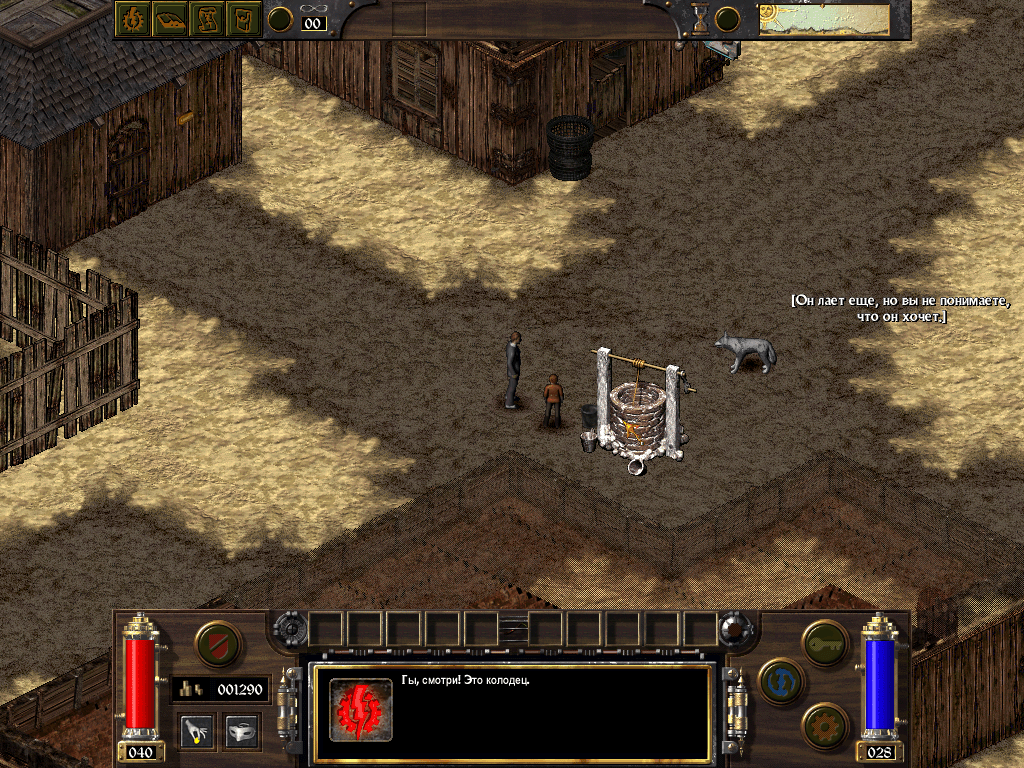The width and height of the screenshot is (1024, 768).
Task: Open the inventory bag icon
Action: coord(243,18)
